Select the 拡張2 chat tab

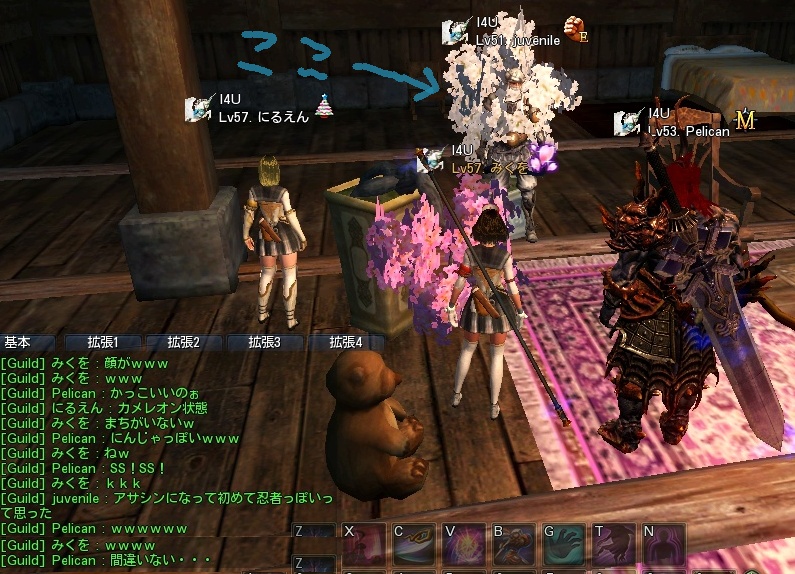click(x=184, y=342)
